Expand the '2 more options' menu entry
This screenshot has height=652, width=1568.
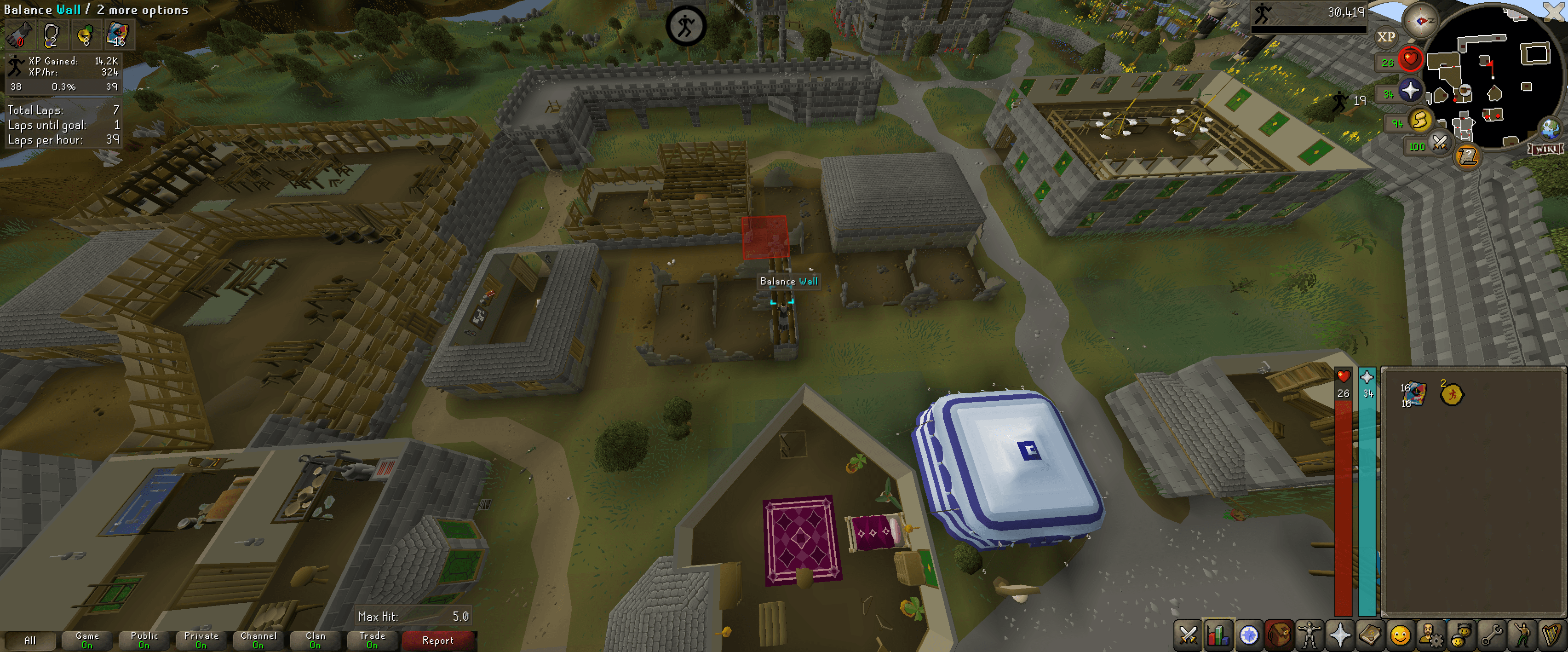[144, 10]
